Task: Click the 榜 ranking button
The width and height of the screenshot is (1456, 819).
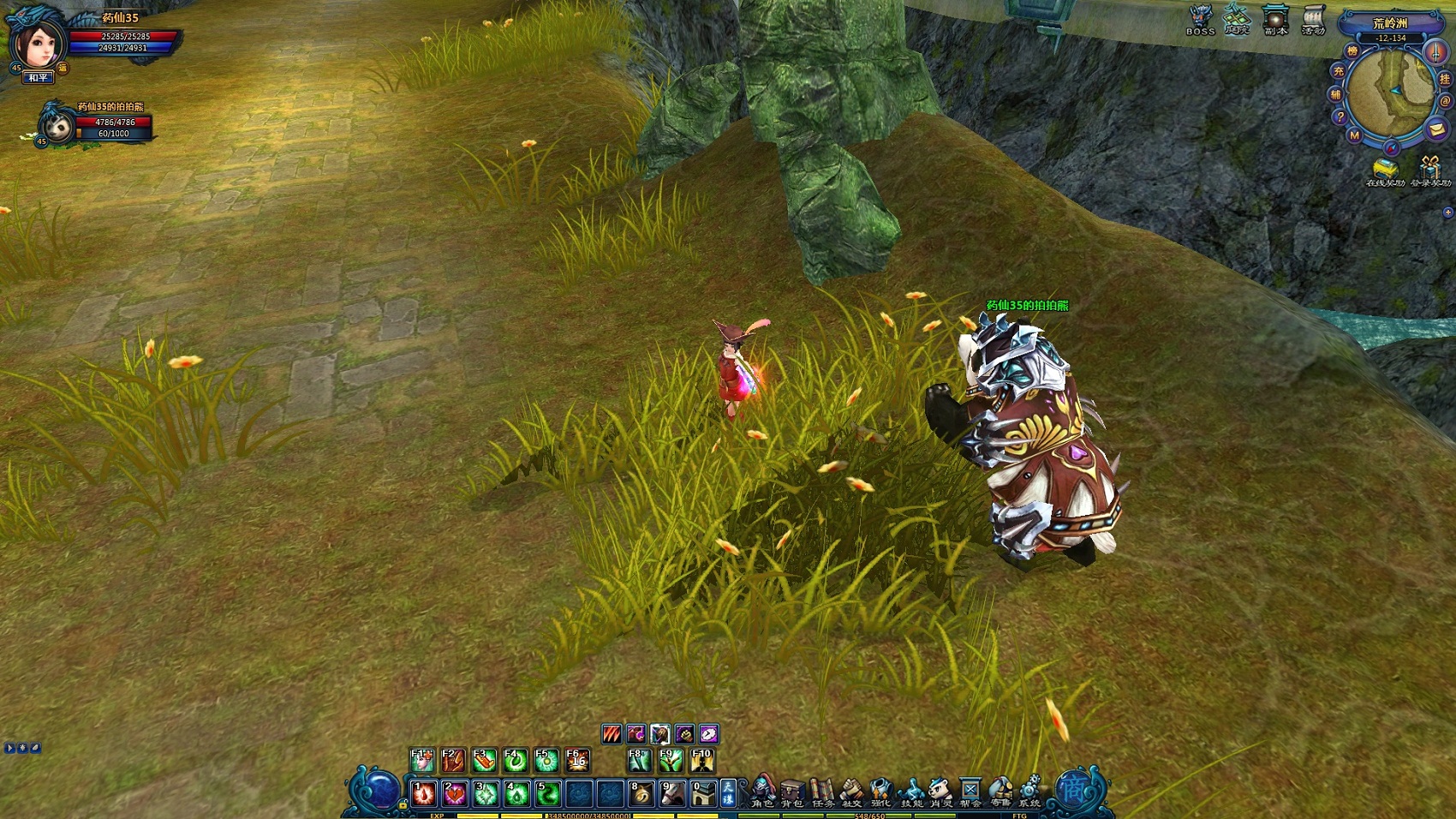Action: coord(1352,51)
